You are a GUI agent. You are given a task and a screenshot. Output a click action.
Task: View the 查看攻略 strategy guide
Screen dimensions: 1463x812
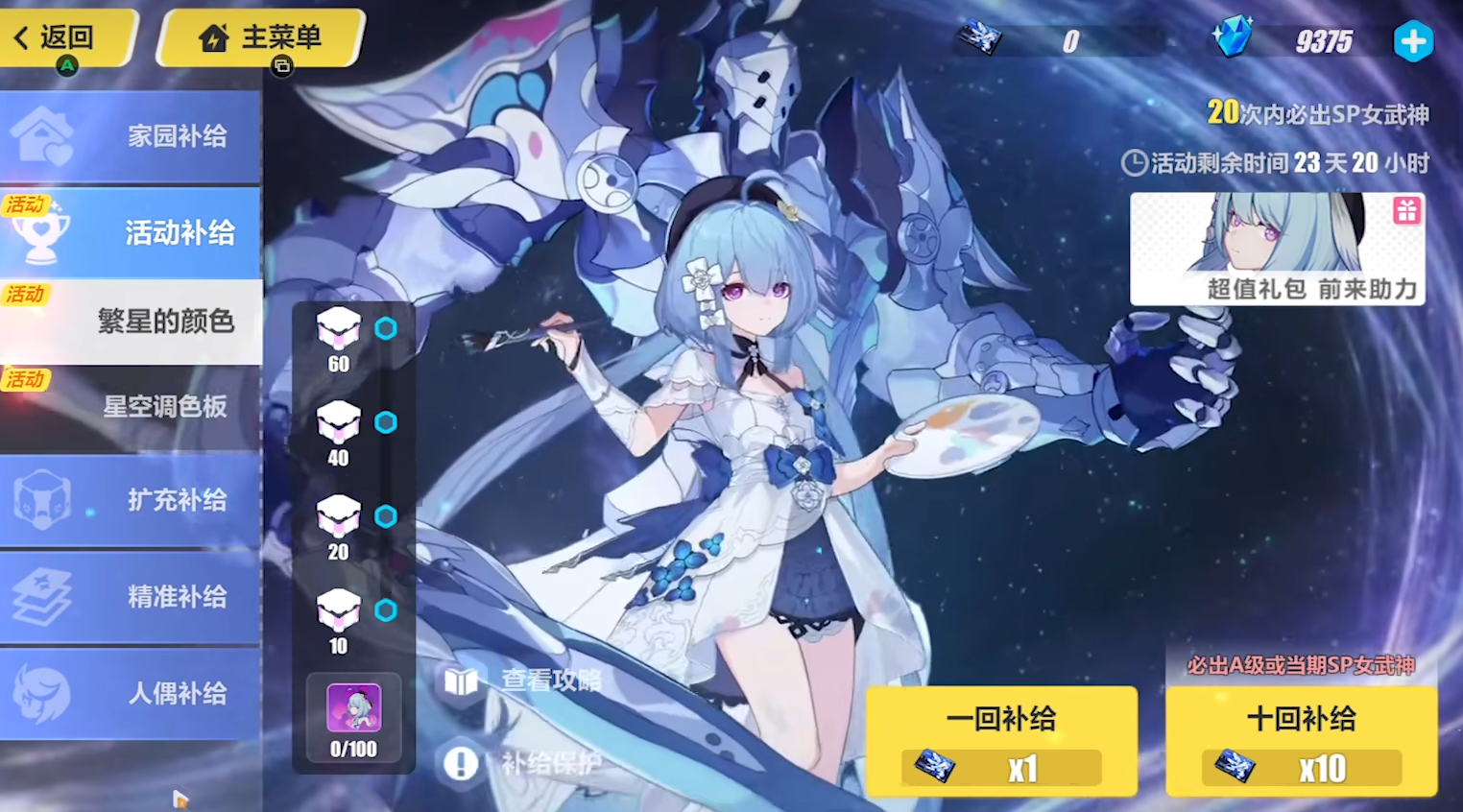pyautogui.click(x=523, y=681)
